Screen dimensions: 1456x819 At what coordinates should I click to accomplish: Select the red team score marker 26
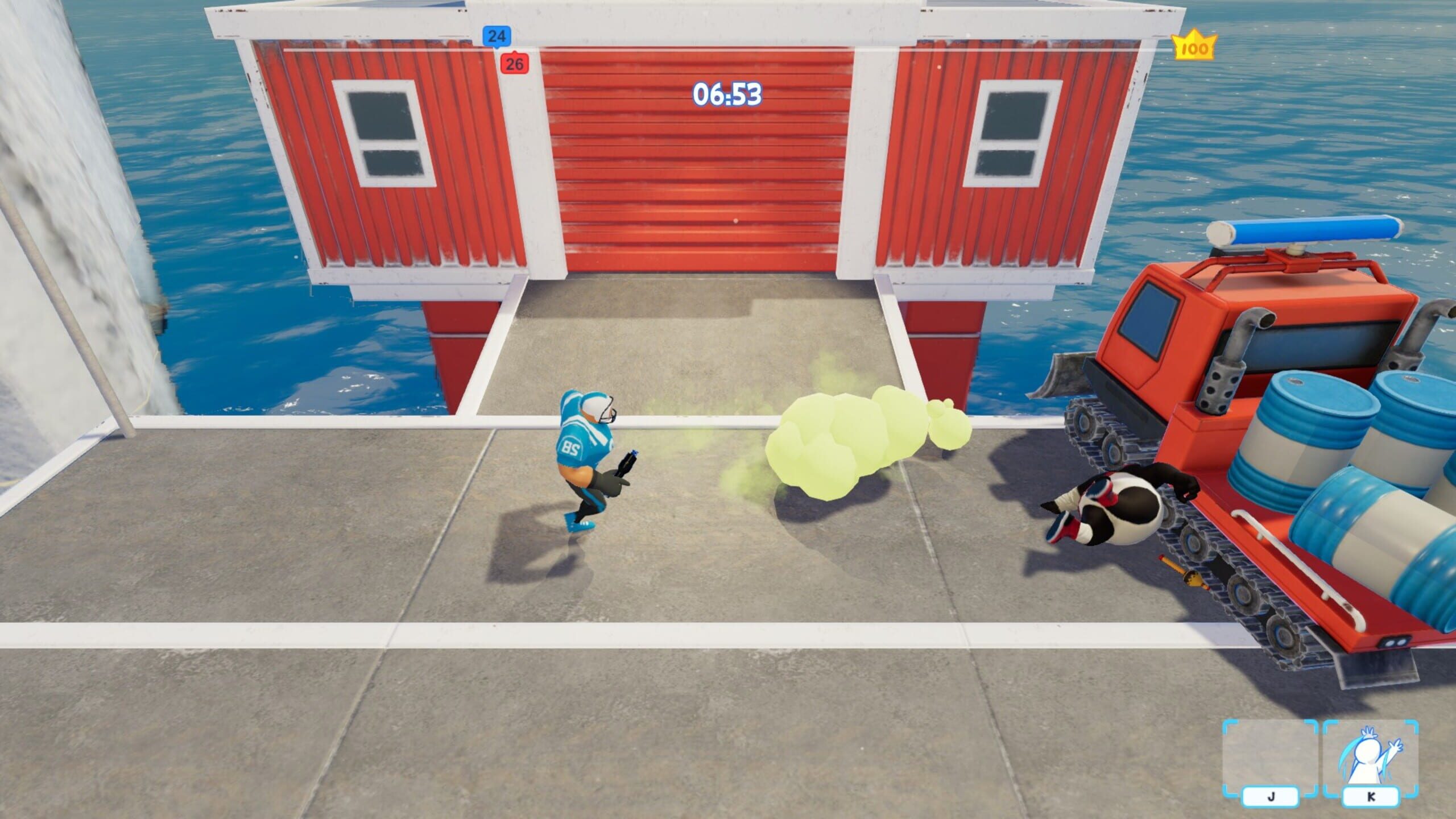[515, 64]
